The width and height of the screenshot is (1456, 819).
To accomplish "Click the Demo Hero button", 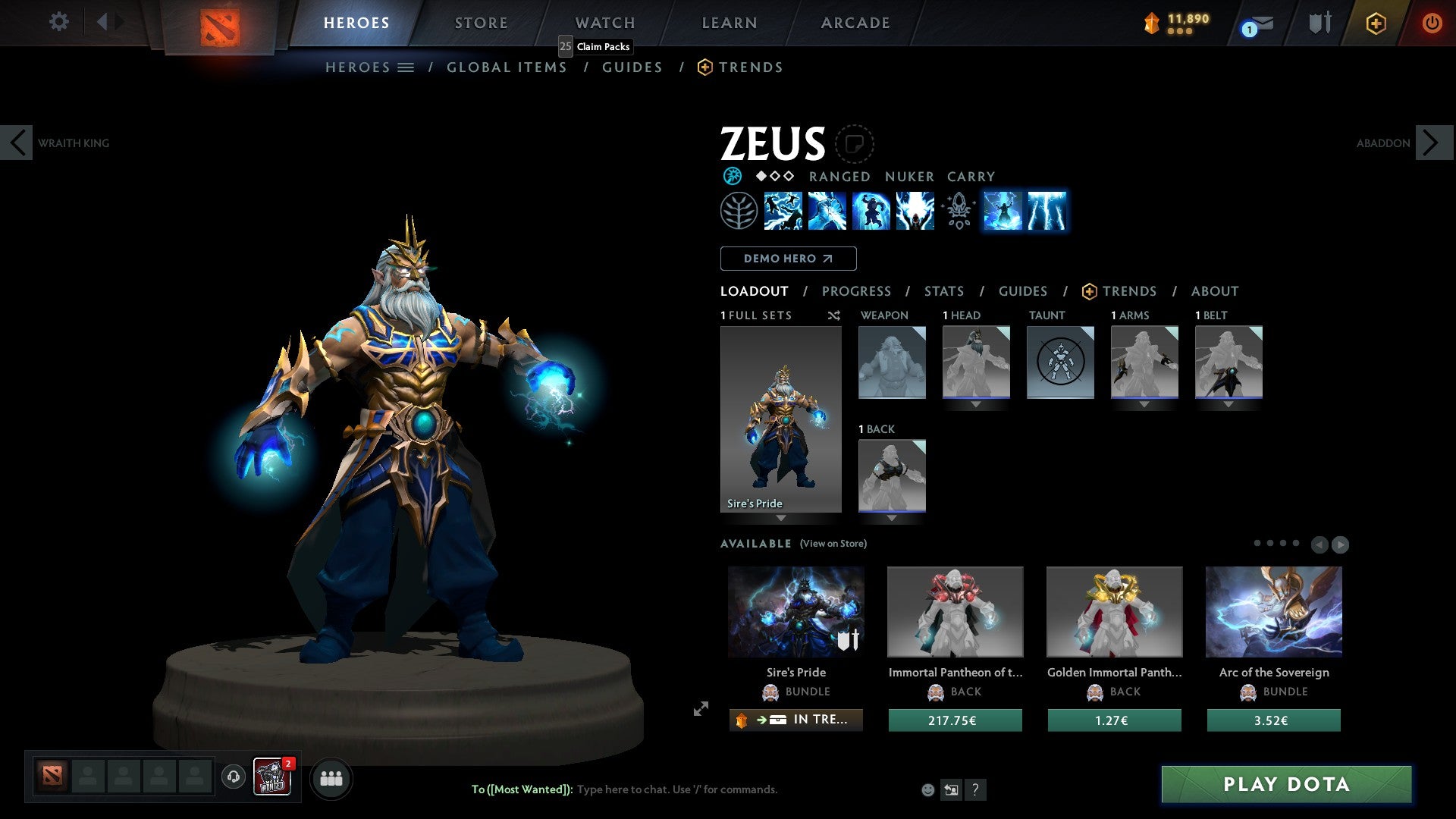I will pyautogui.click(x=788, y=259).
